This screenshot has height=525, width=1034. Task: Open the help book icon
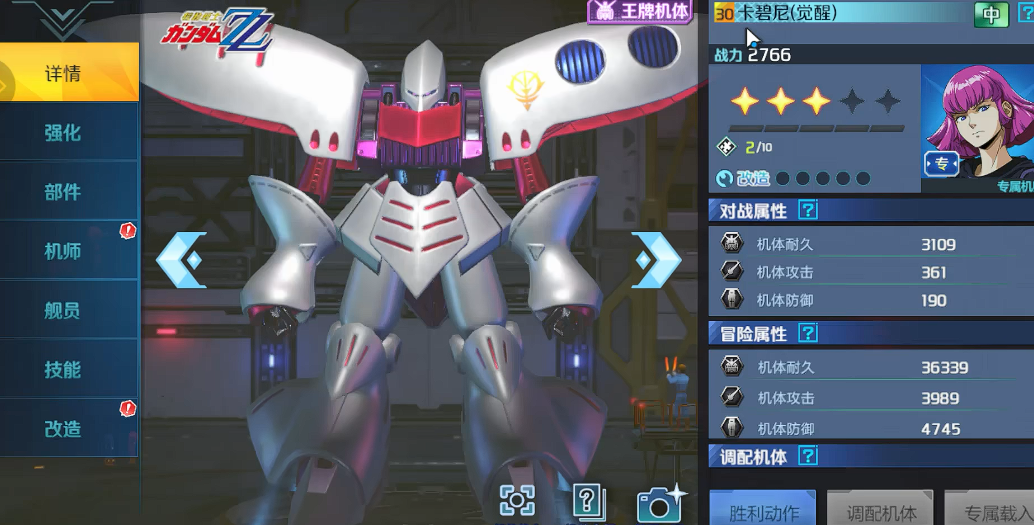589,501
